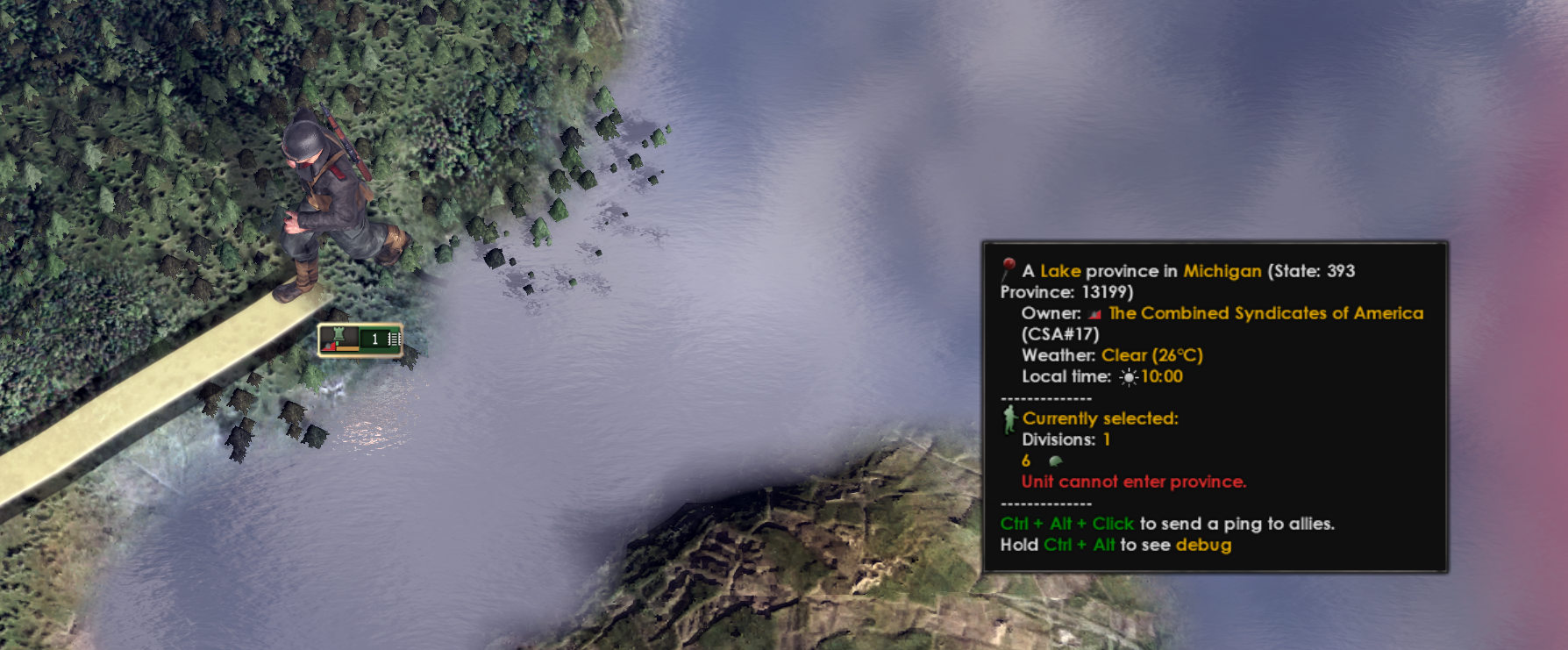Click the orange strength bar on the counter
The height and width of the screenshot is (650, 1568).
coord(348,349)
